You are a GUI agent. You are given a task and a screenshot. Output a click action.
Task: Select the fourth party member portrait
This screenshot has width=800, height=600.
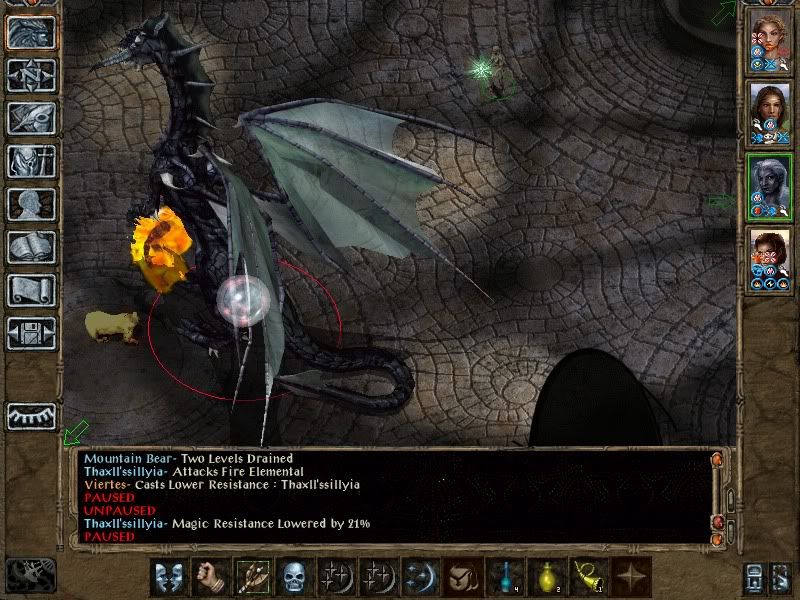pyautogui.click(x=770, y=256)
